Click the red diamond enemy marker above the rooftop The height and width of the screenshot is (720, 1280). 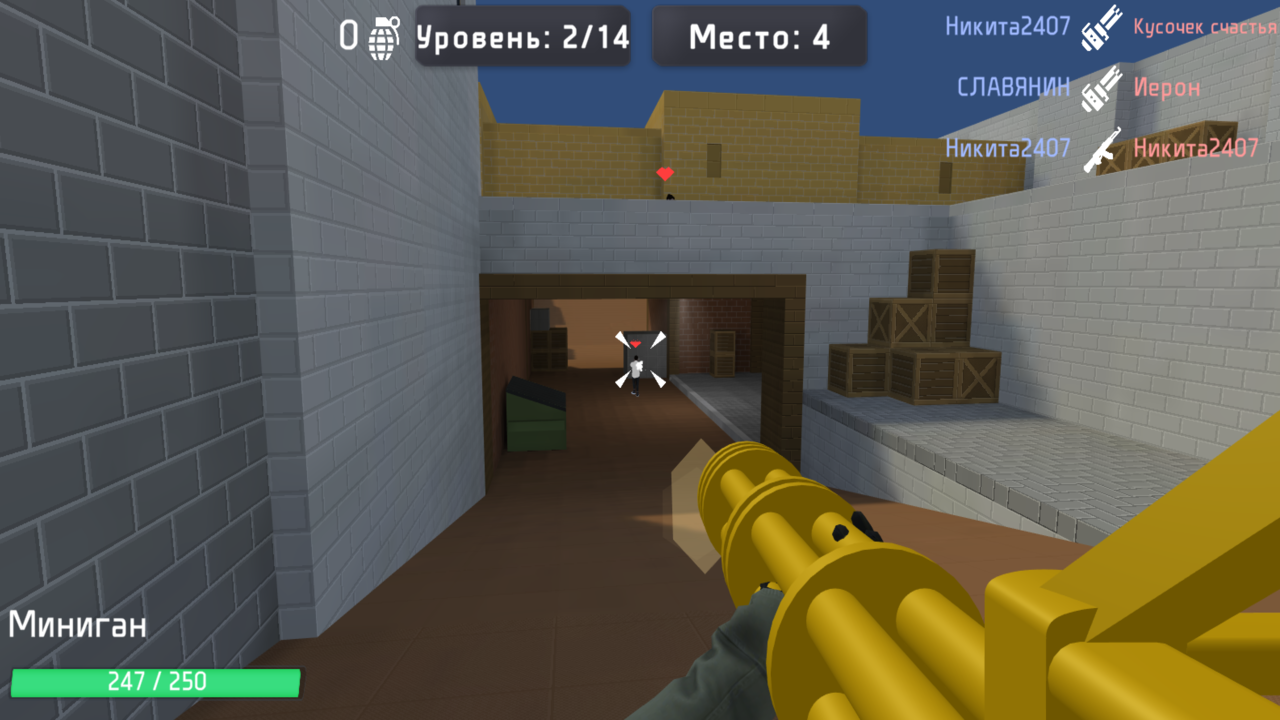point(663,173)
